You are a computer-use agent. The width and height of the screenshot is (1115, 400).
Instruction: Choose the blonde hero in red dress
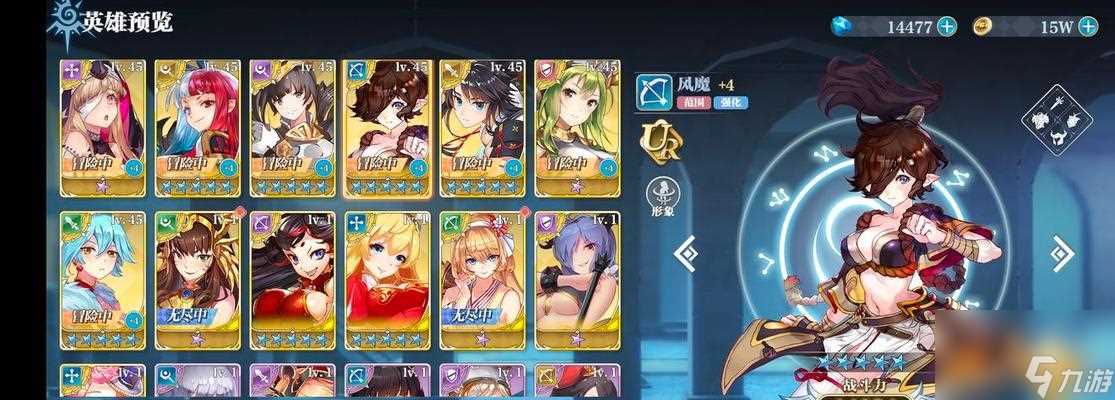pos(386,278)
